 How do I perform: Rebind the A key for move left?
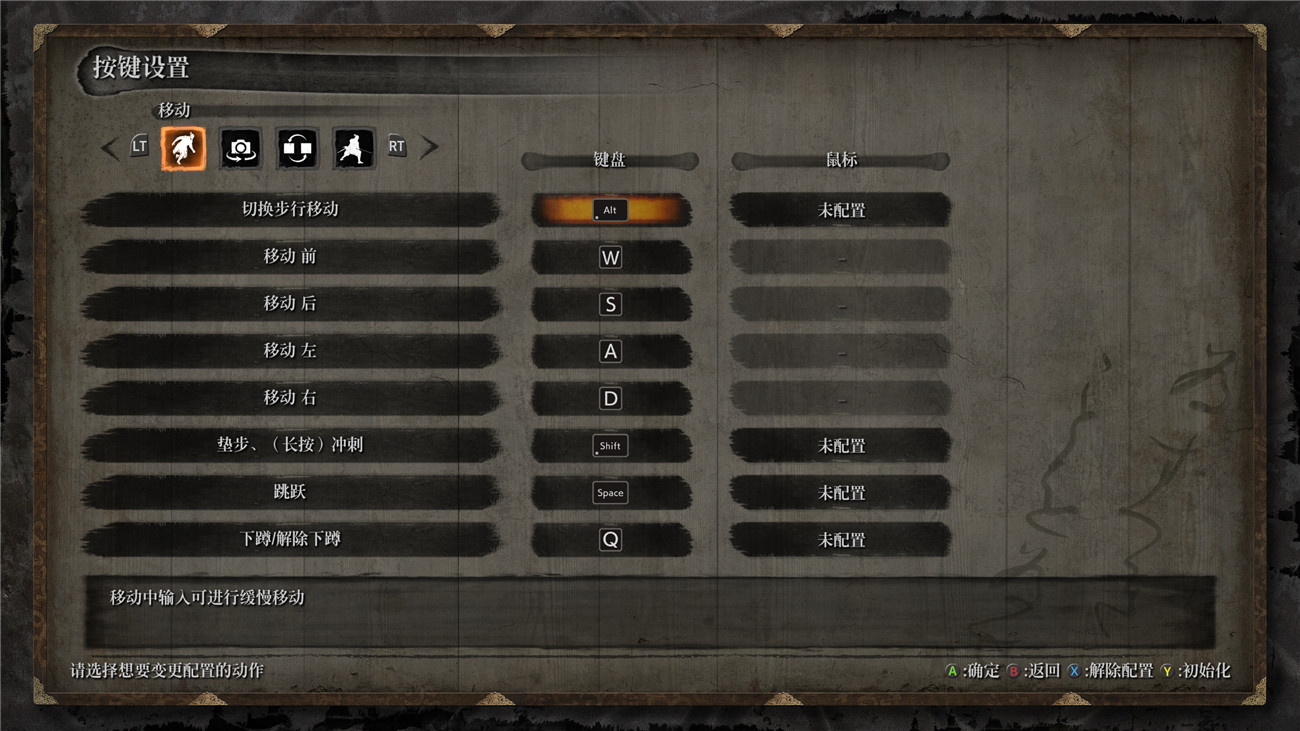610,351
